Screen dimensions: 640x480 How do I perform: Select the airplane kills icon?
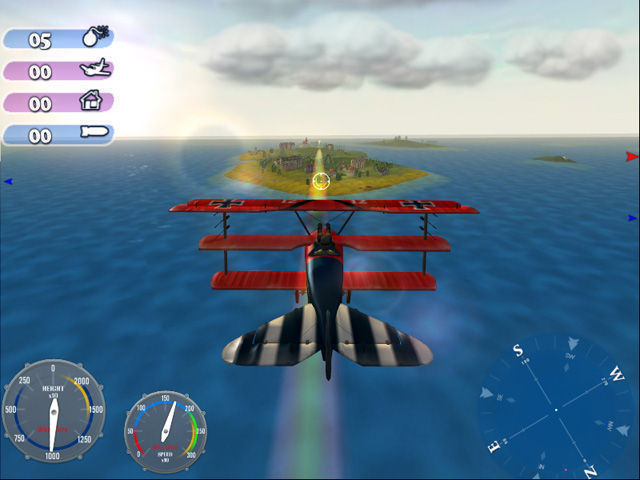tap(96, 70)
